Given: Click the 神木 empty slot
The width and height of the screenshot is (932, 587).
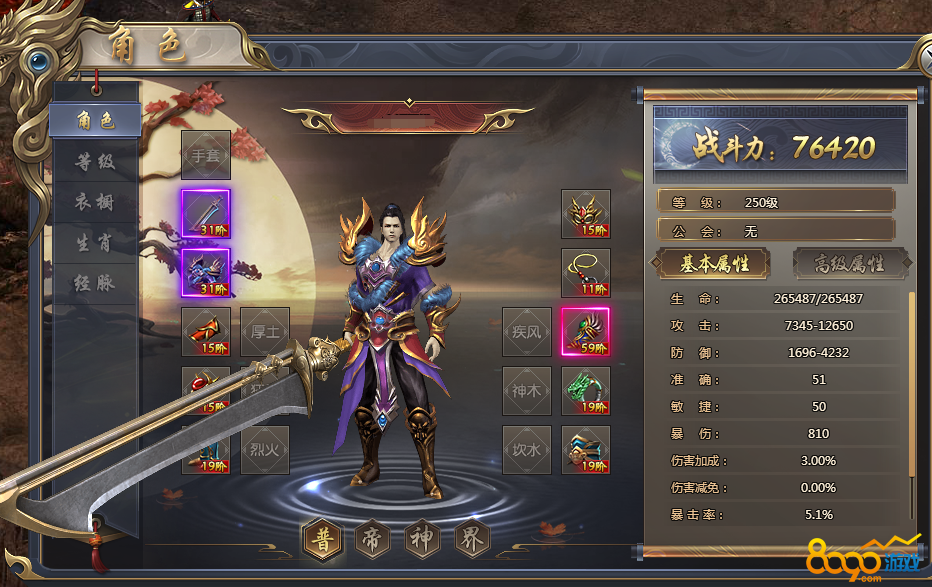Looking at the screenshot, I should pos(527,391).
